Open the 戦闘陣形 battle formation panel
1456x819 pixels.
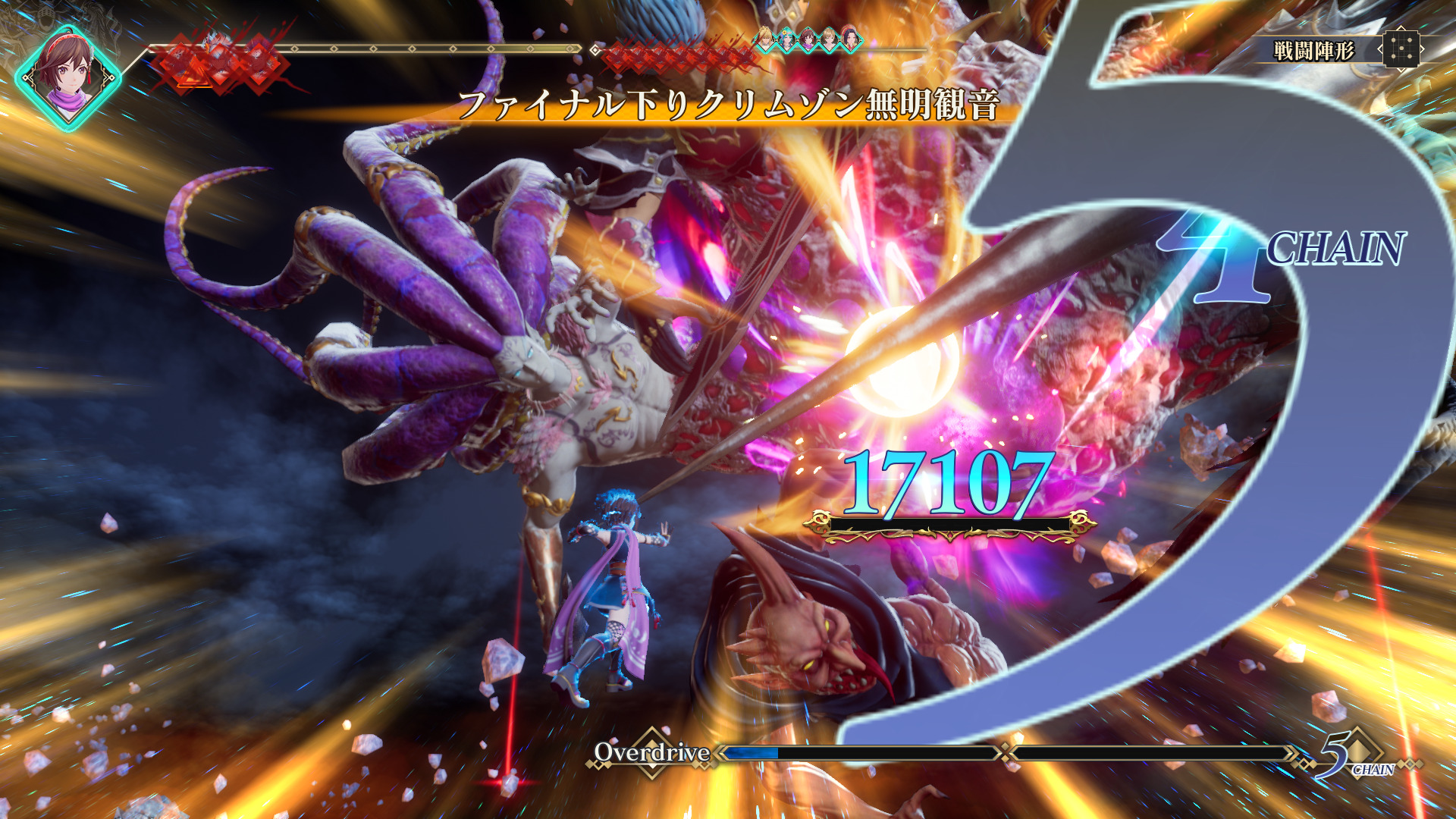point(1313,51)
